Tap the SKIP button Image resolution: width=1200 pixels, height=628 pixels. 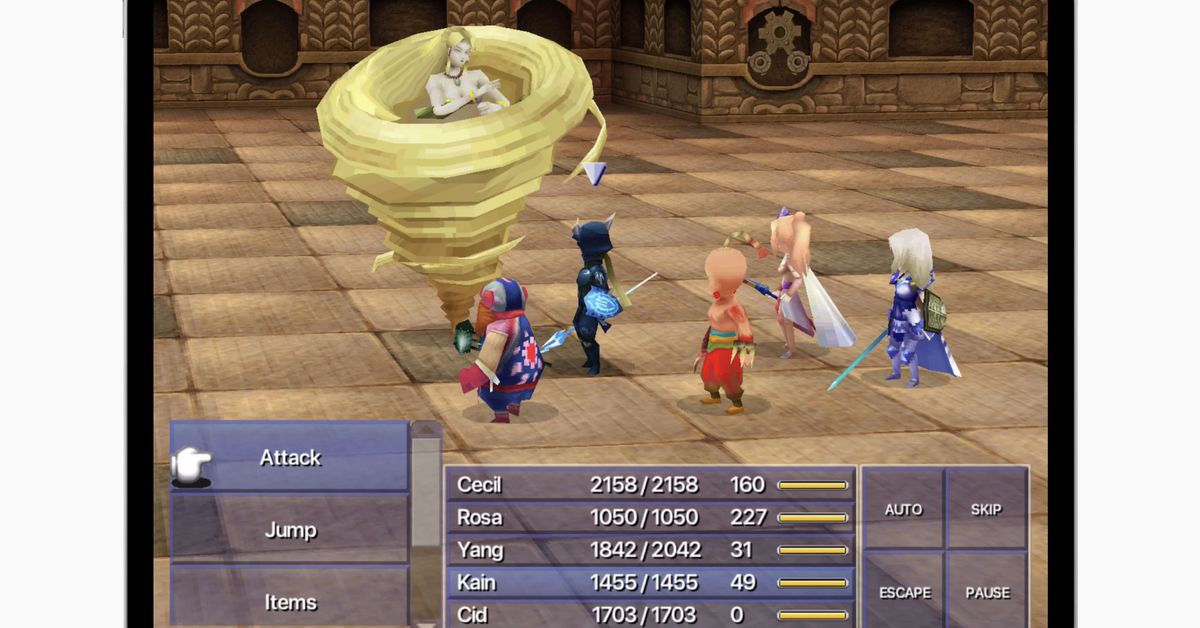(x=987, y=509)
